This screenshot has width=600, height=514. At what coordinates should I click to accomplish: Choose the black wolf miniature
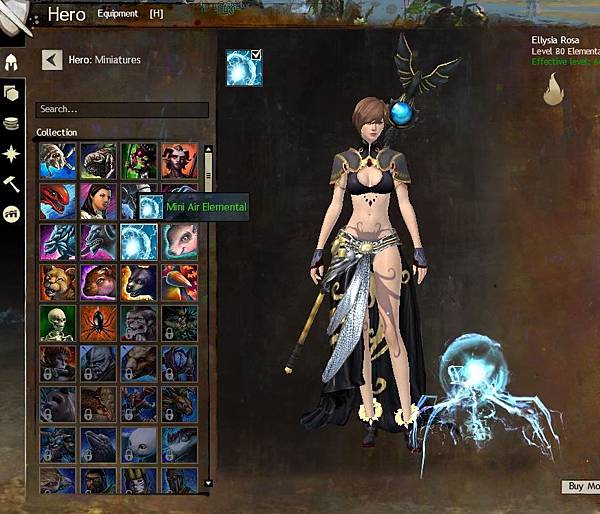click(x=139, y=281)
